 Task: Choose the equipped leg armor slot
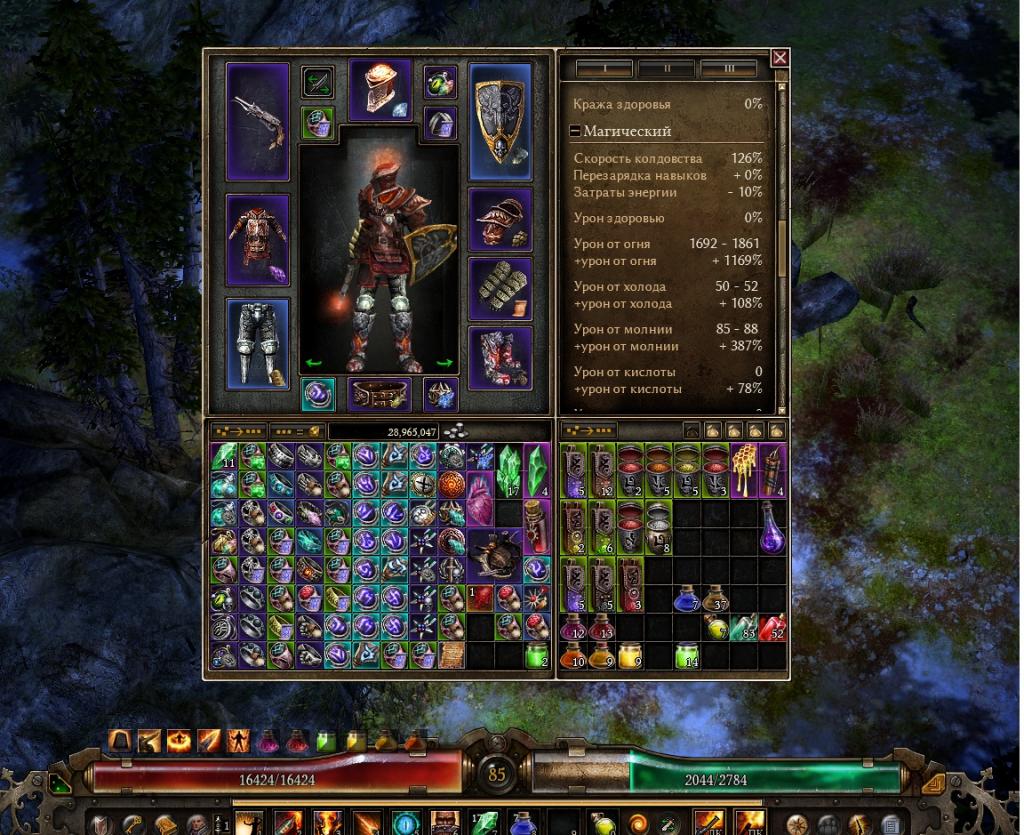point(257,343)
